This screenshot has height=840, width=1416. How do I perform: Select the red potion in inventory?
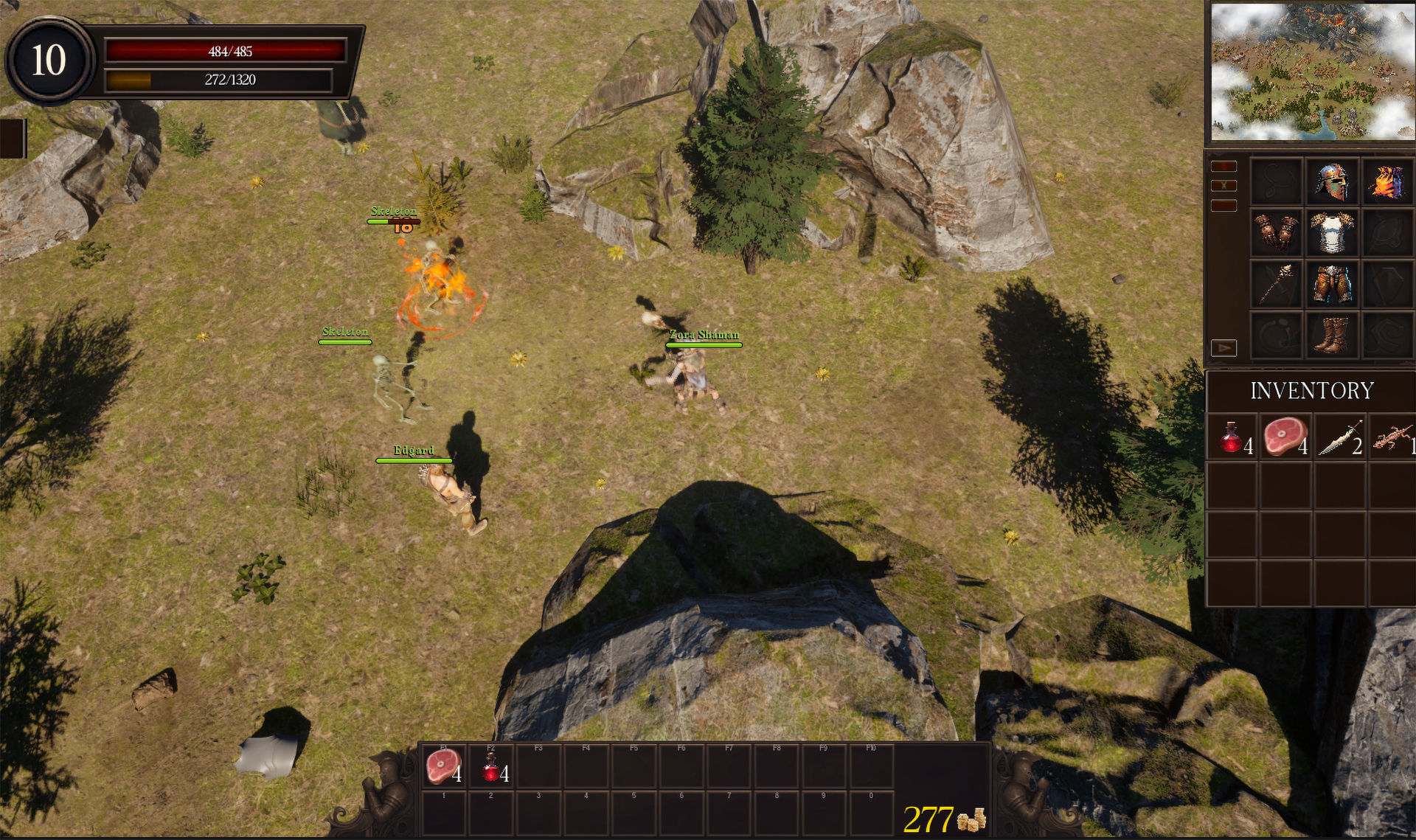coord(1232,437)
